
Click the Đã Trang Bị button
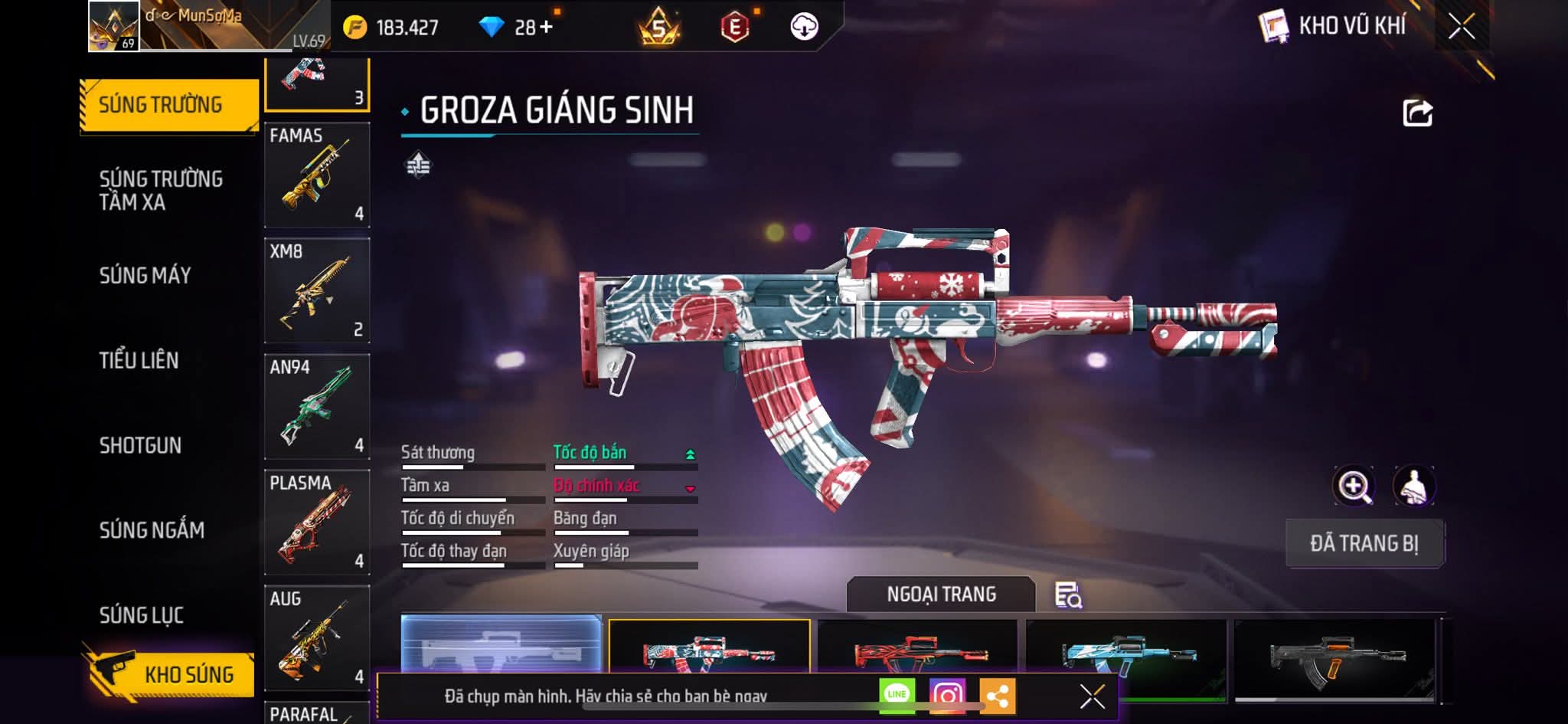coord(1364,543)
